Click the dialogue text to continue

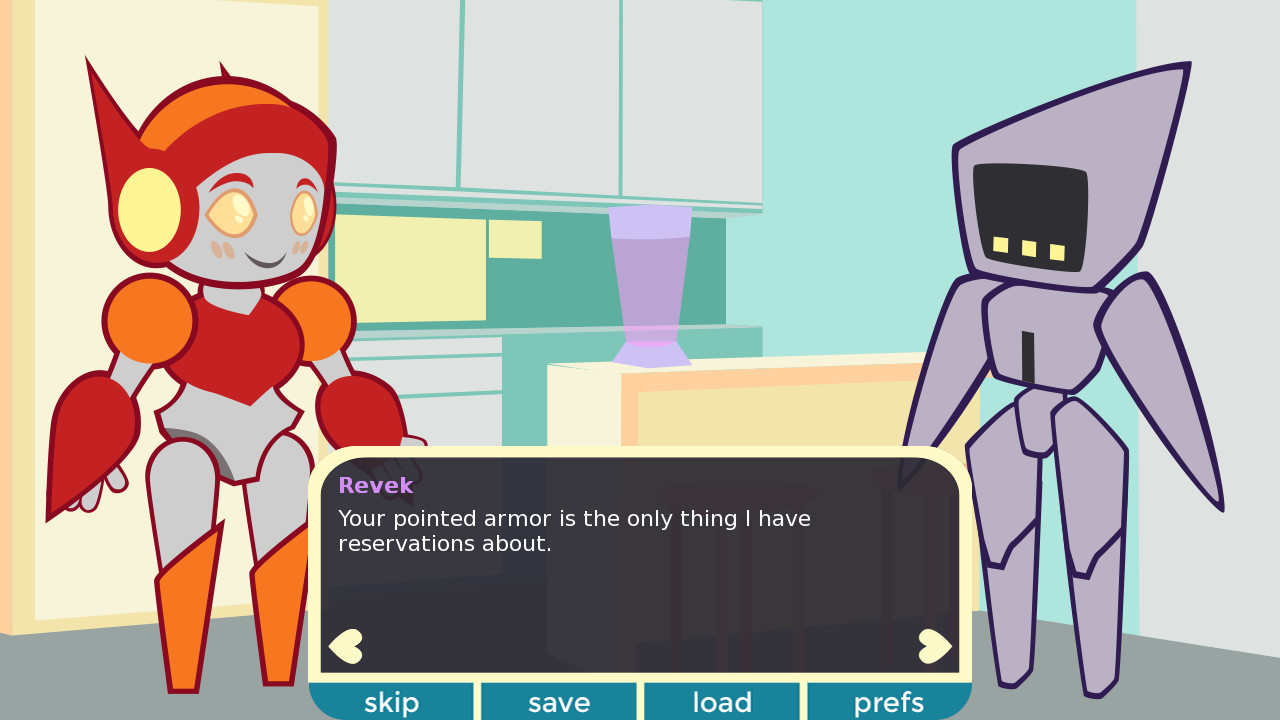coord(575,530)
